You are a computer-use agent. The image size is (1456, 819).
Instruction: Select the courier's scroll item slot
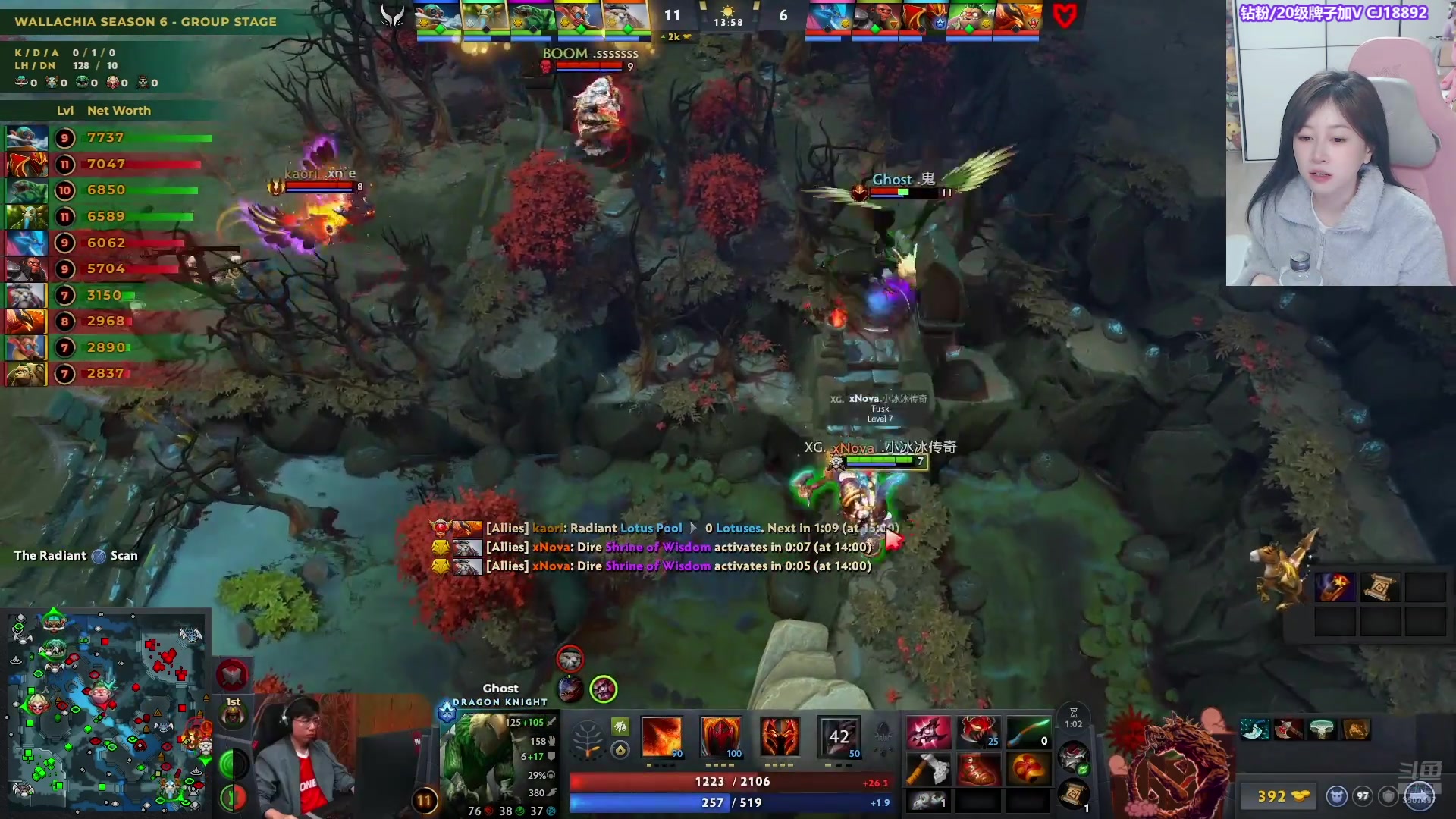pos(1379,588)
